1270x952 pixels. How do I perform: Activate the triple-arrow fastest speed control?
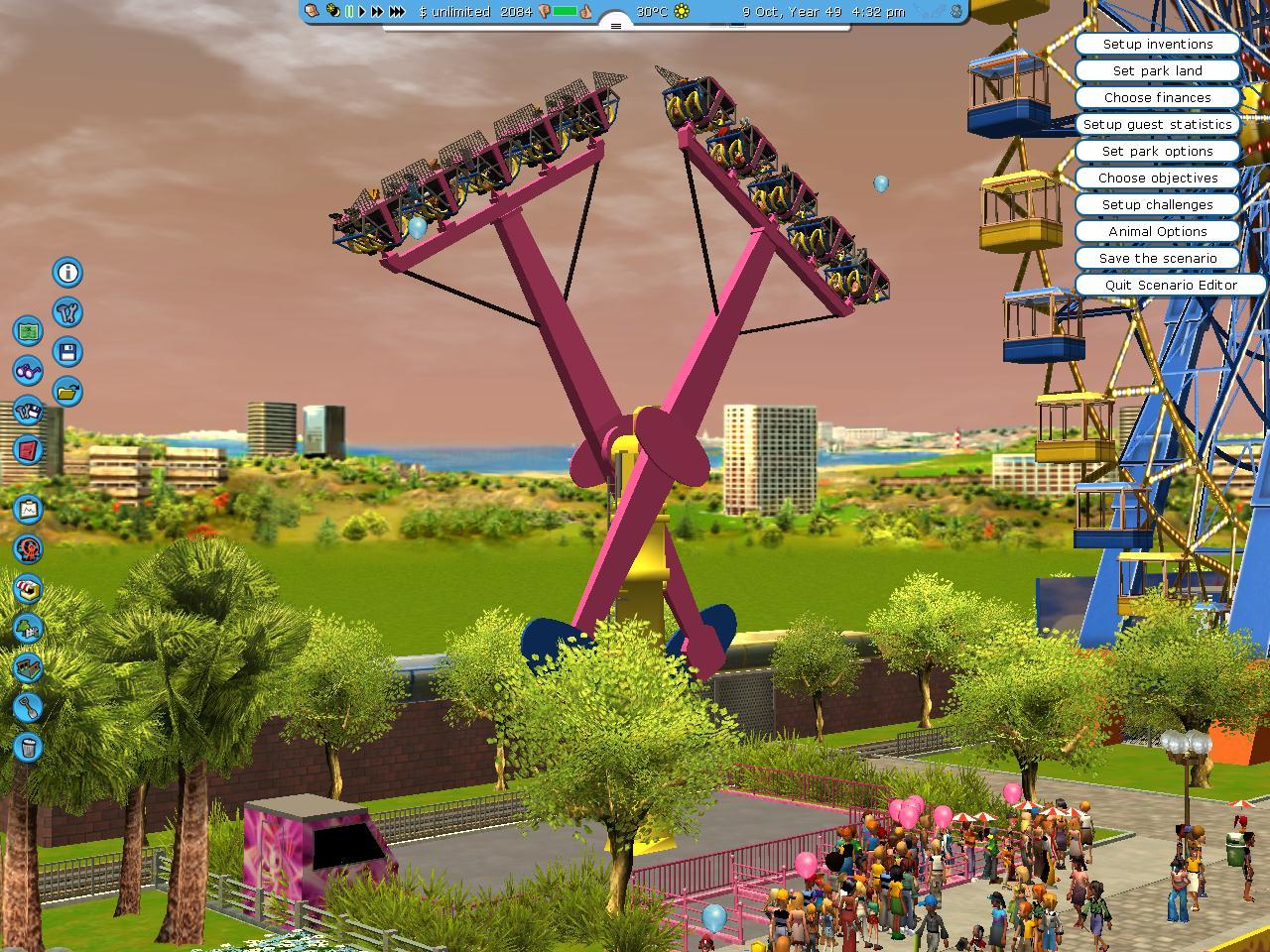[x=396, y=13]
